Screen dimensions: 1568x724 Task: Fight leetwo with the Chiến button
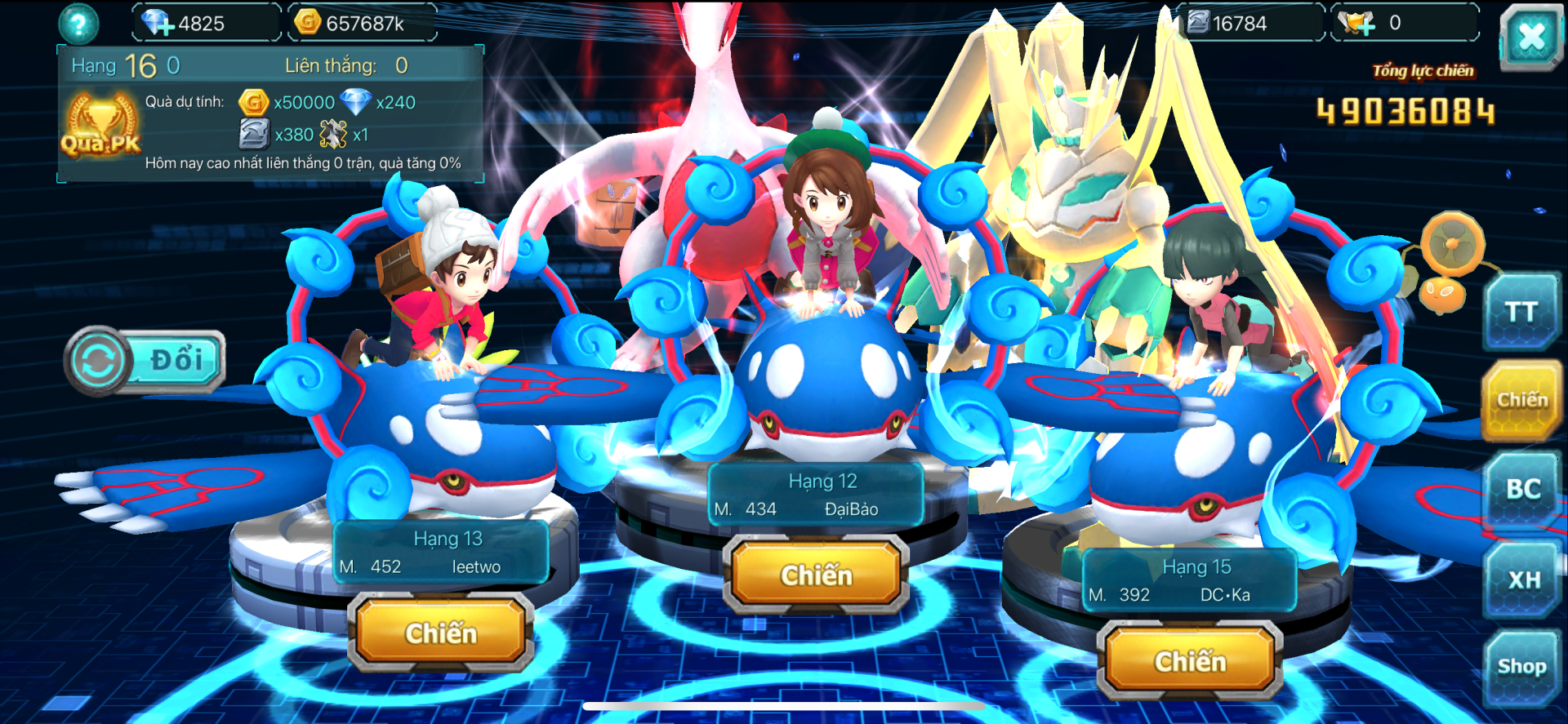click(x=441, y=633)
